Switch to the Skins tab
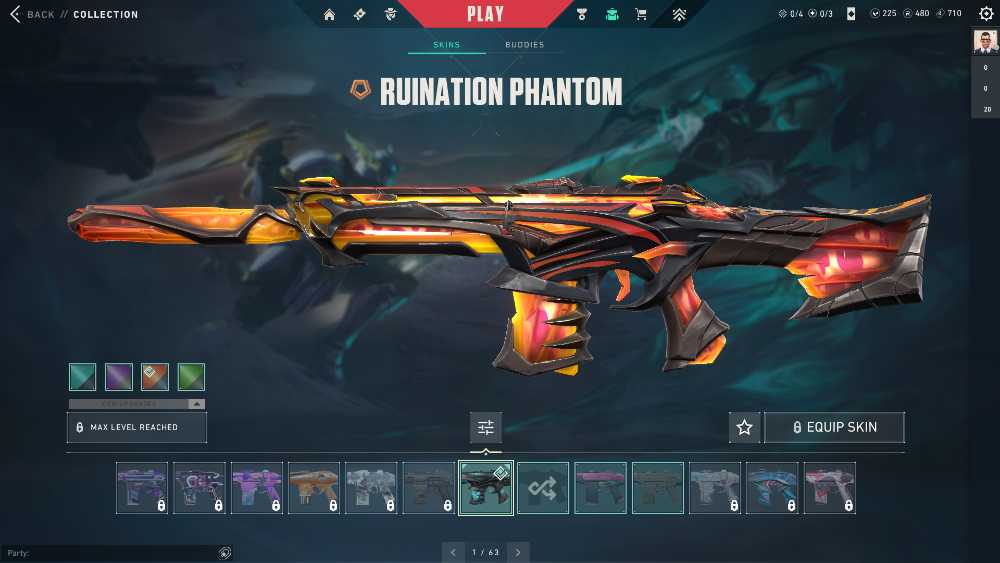The width and height of the screenshot is (1000, 563). tap(446, 45)
